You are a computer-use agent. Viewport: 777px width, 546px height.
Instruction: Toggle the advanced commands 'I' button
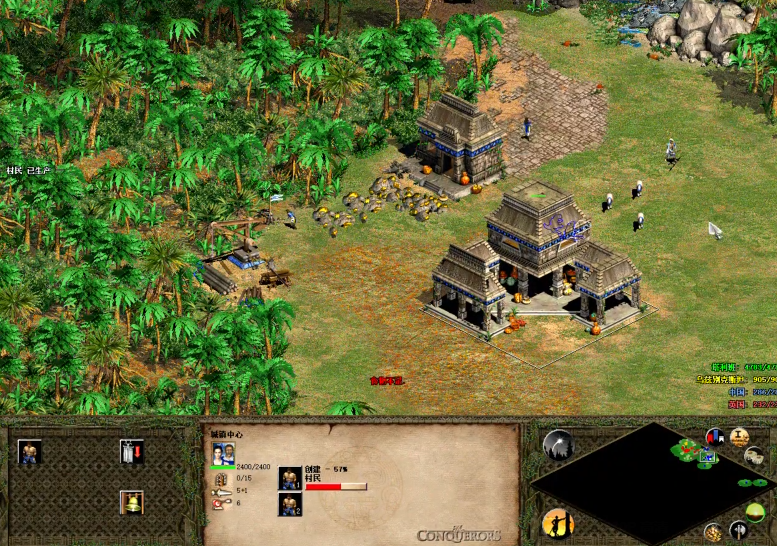(740, 437)
